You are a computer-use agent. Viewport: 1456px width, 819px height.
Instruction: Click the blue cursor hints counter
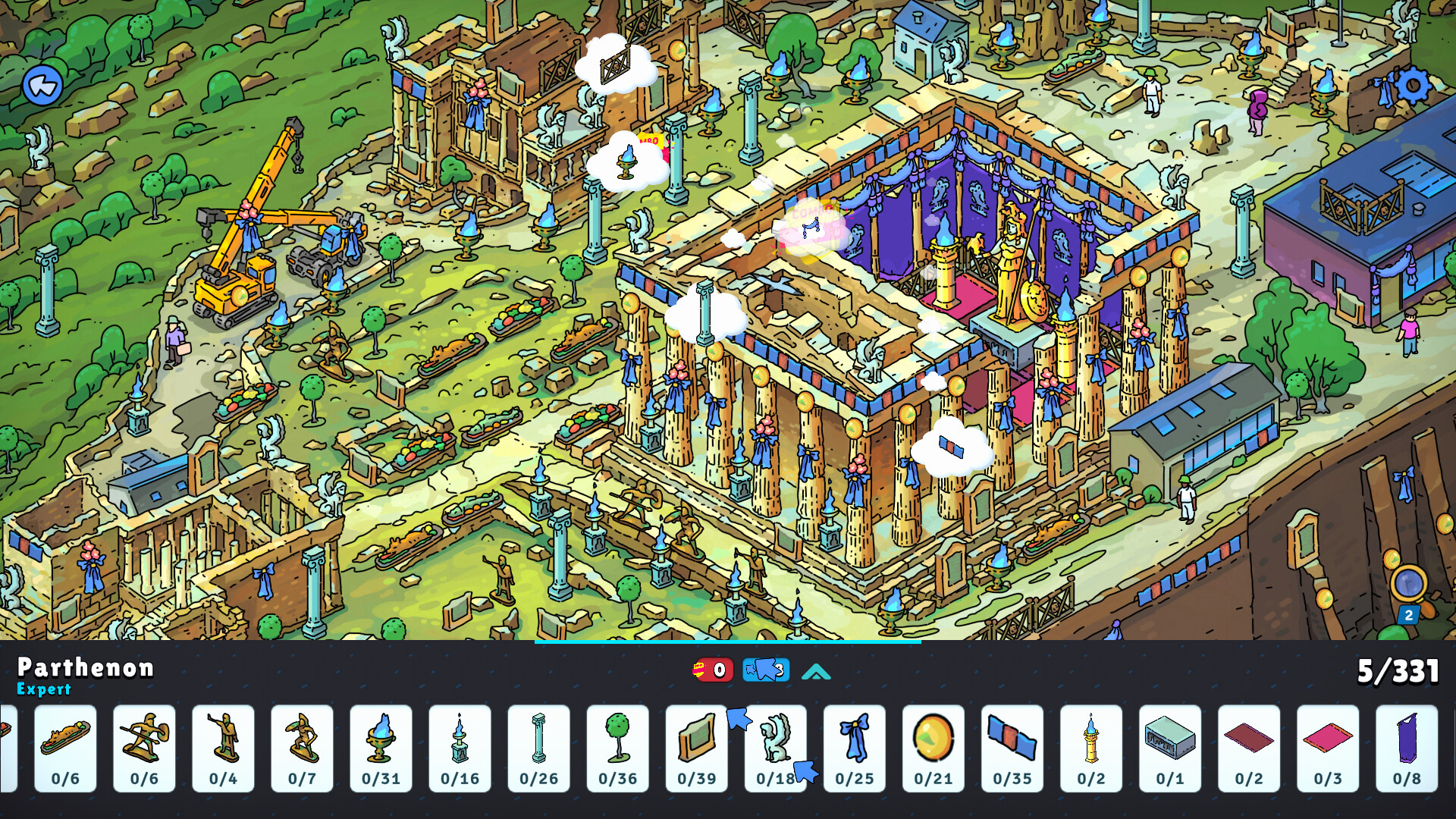click(x=765, y=670)
